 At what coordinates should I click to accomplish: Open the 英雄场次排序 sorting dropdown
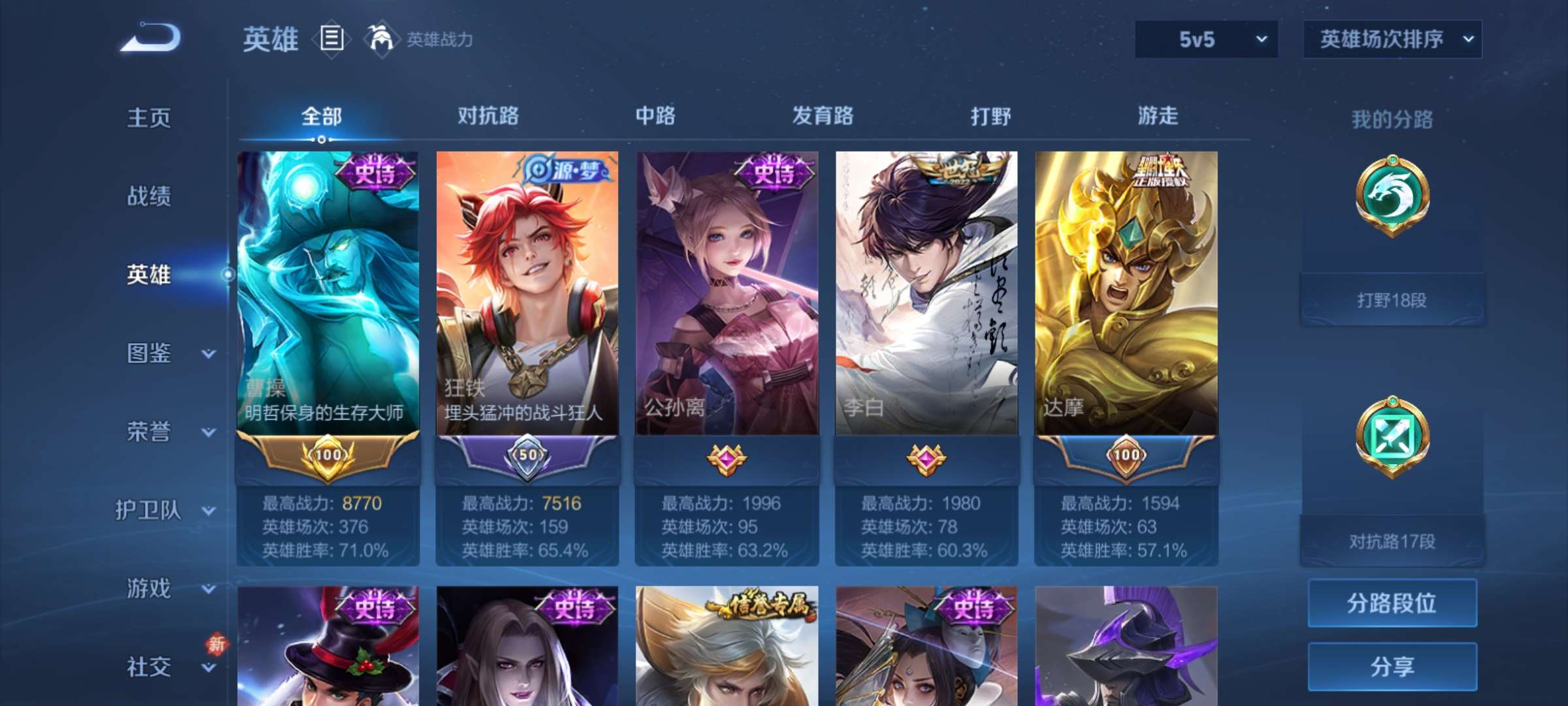[x=1390, y=39]
